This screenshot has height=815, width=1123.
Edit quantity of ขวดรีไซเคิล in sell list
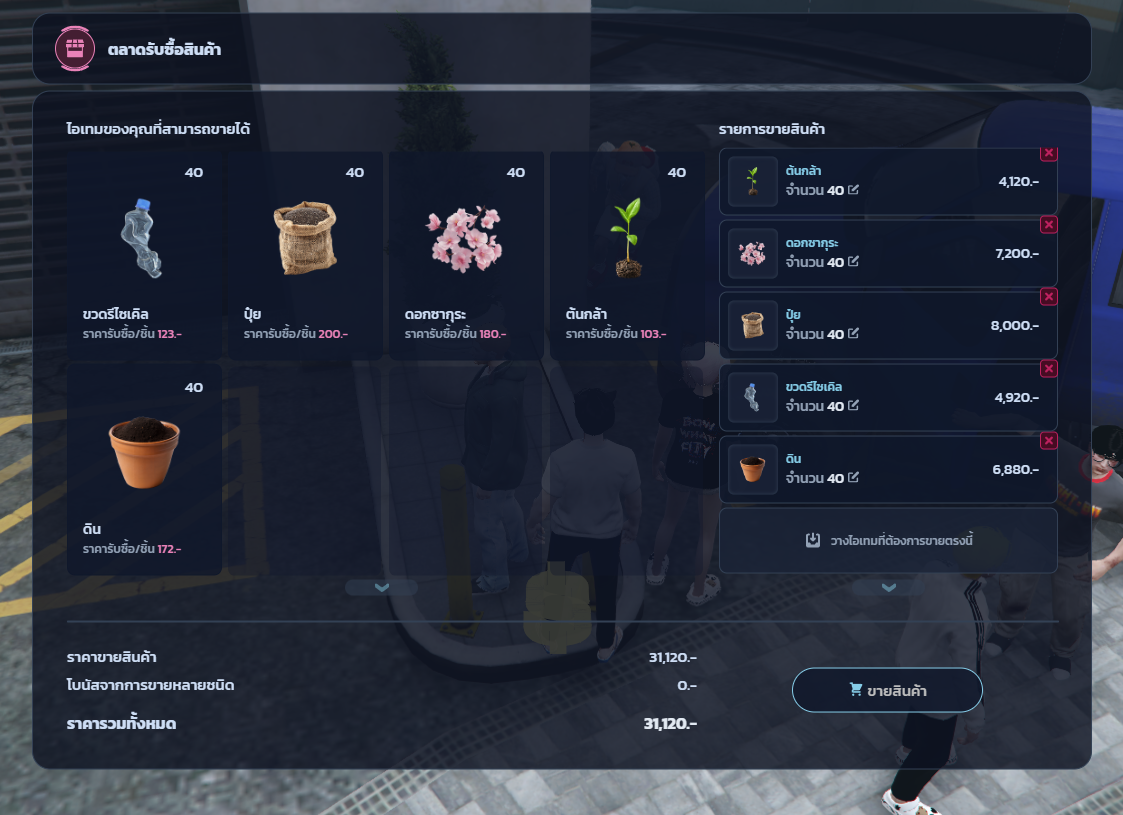pos(853,406)
